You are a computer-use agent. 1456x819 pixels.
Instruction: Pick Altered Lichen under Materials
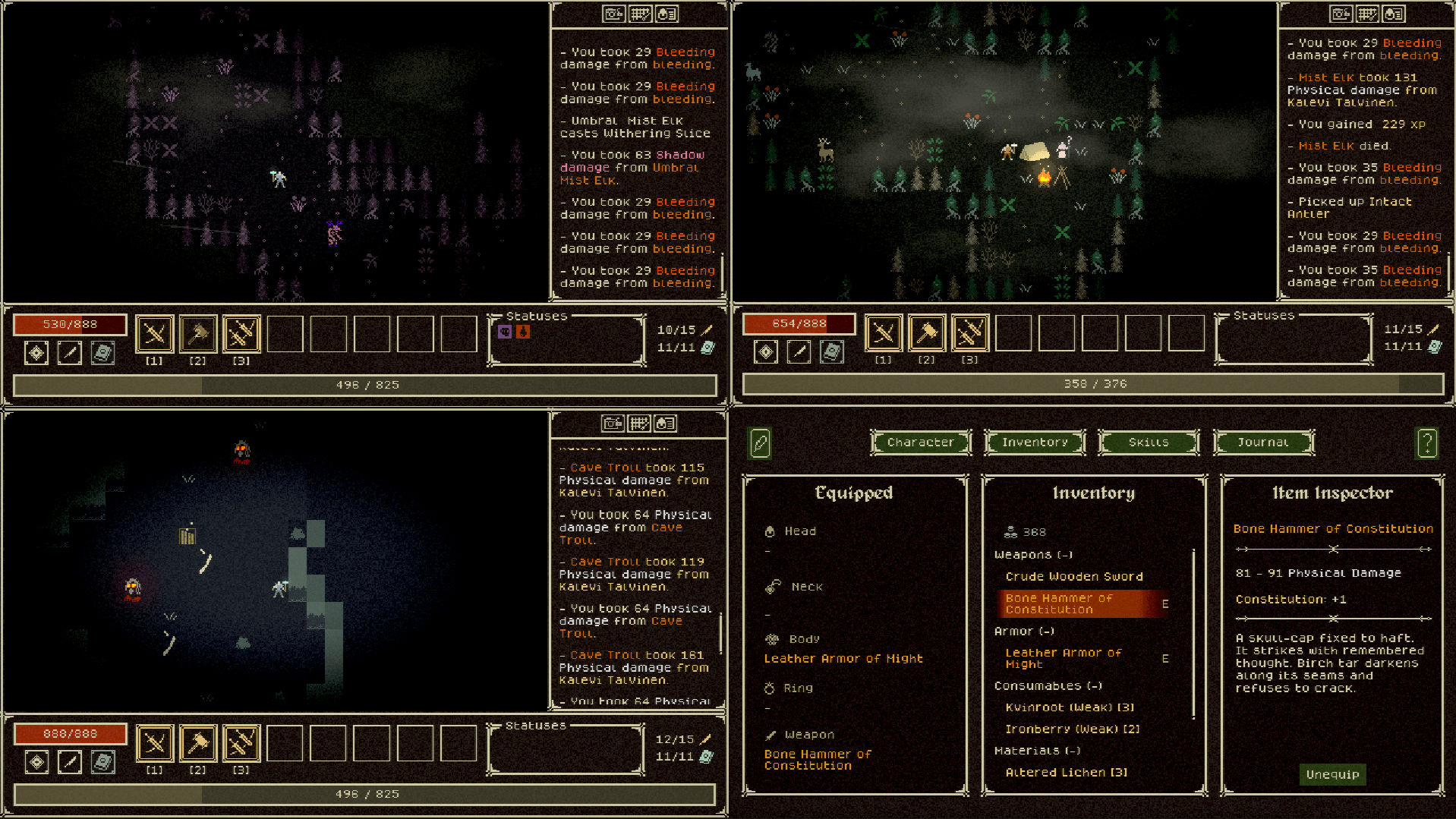click(1066, 772)
